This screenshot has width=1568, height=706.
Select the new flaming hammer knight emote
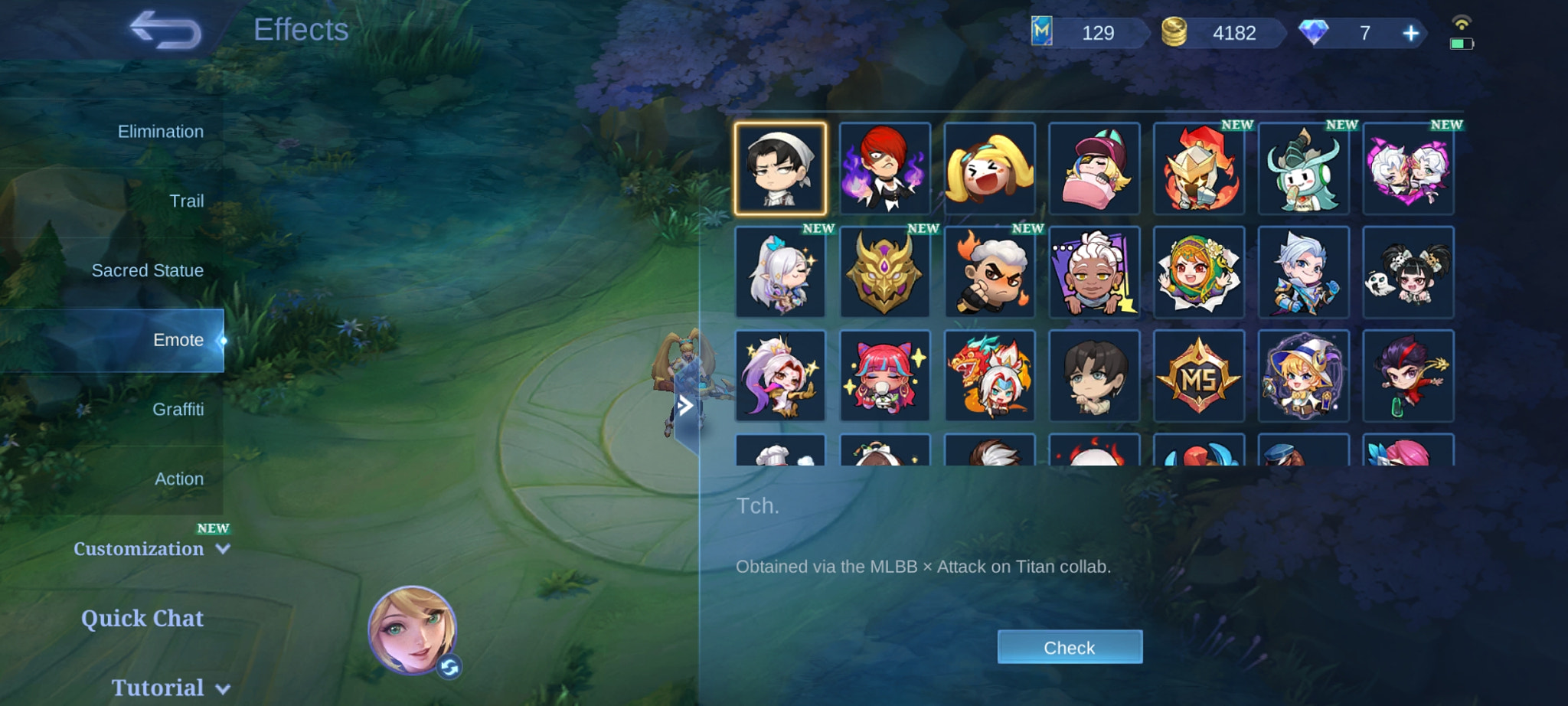click(x=1200, y=168)
